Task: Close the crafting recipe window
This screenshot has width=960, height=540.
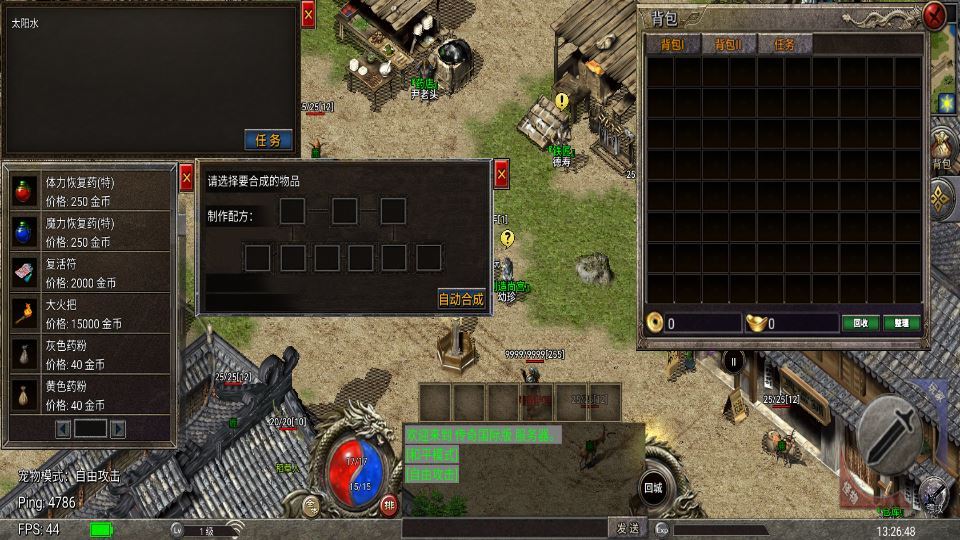Action: [x=502, y=175]
